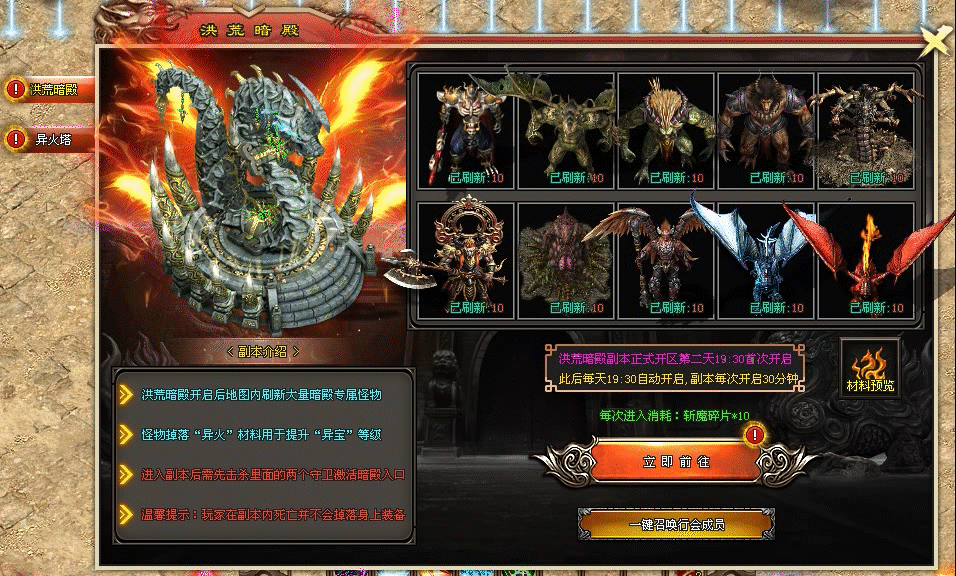Close the dungeon window with the X

935,40
